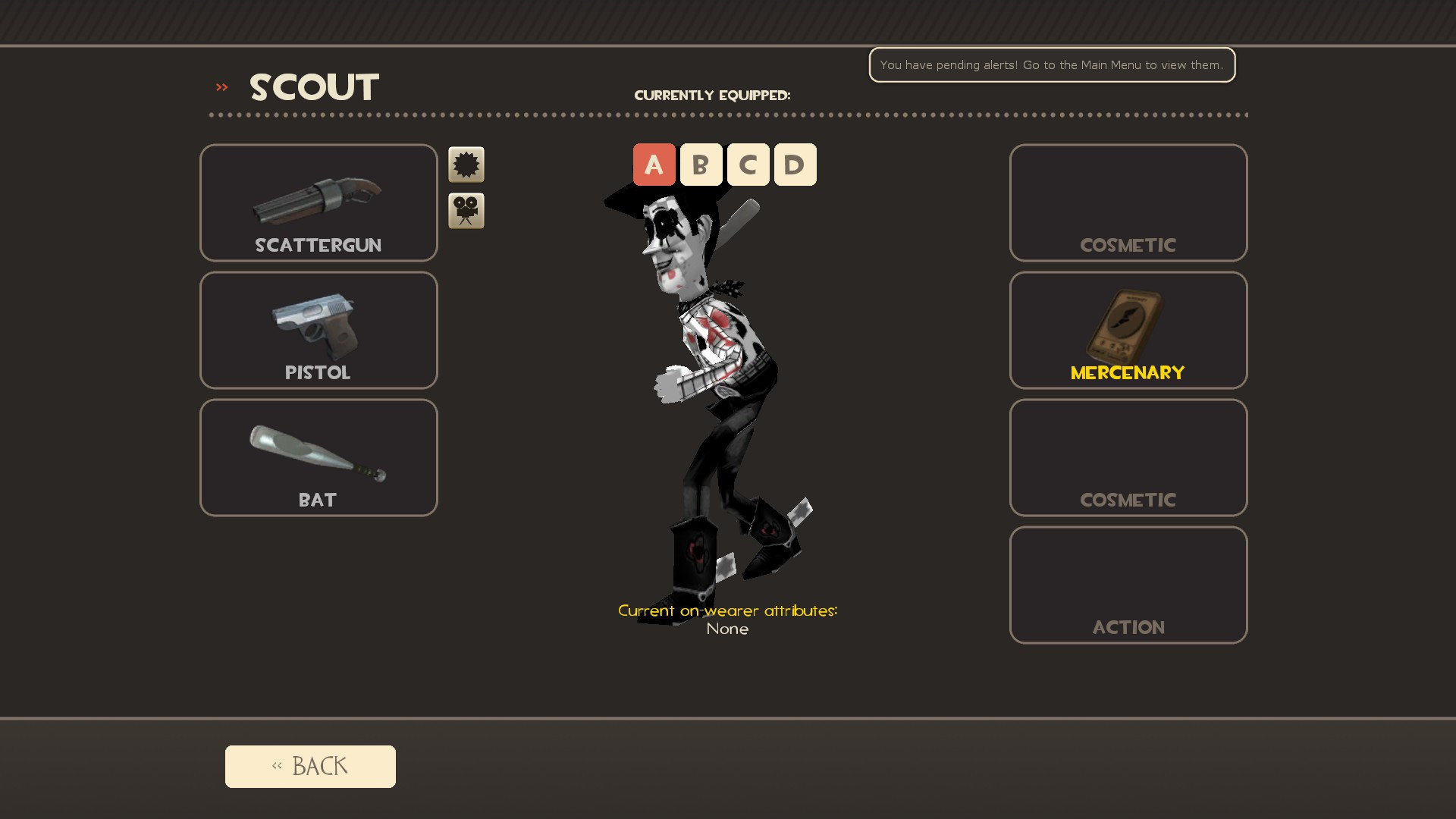Image resolution: width=1456 pixels, height=819 pixels.
Task: Open the lower empty Cosmetic slot
Action: pyautogui.click(x=1128, y=457)
